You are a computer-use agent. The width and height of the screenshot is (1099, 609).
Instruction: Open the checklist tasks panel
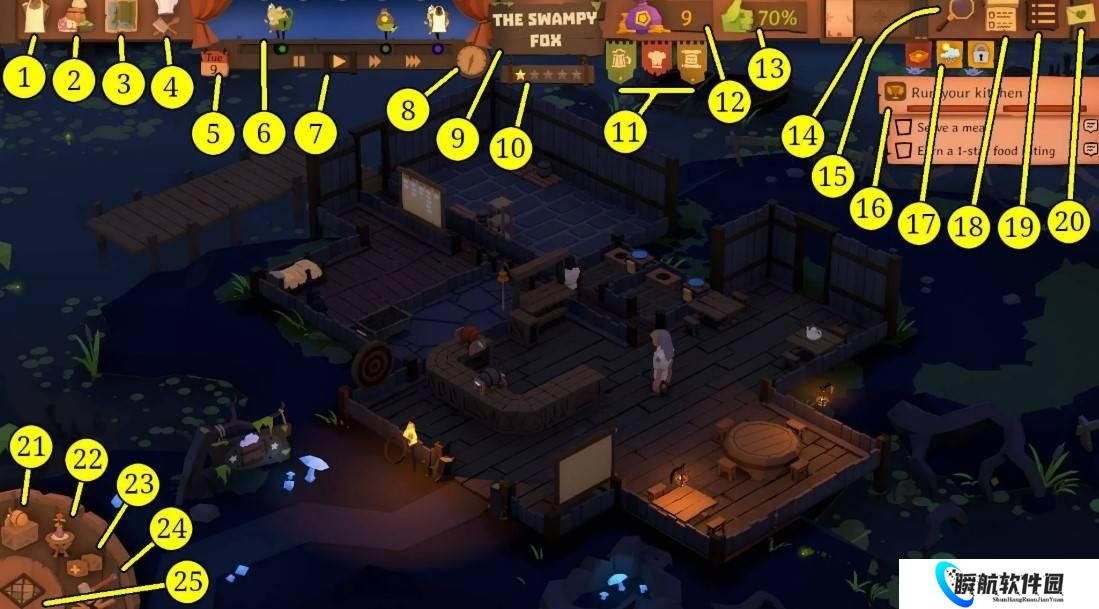click(1001, 16)
